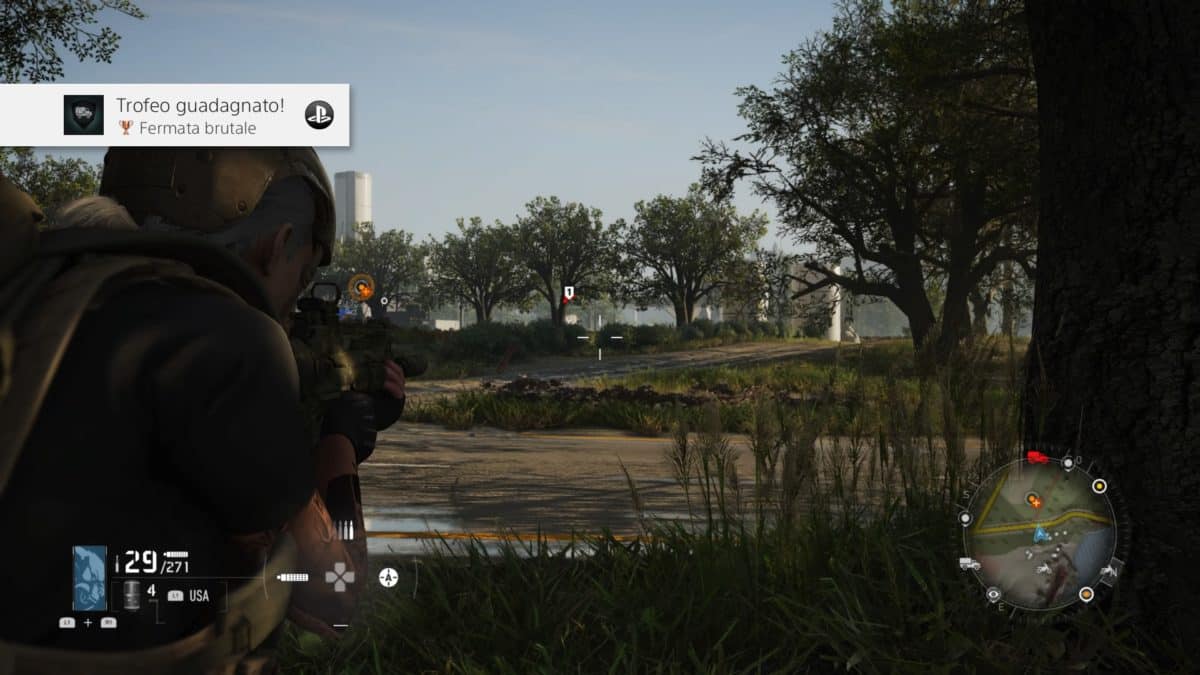Select the white objective waypoint marker
Image resolution: width=1200 pixels, height=675 pixels.
click(568, 294)
